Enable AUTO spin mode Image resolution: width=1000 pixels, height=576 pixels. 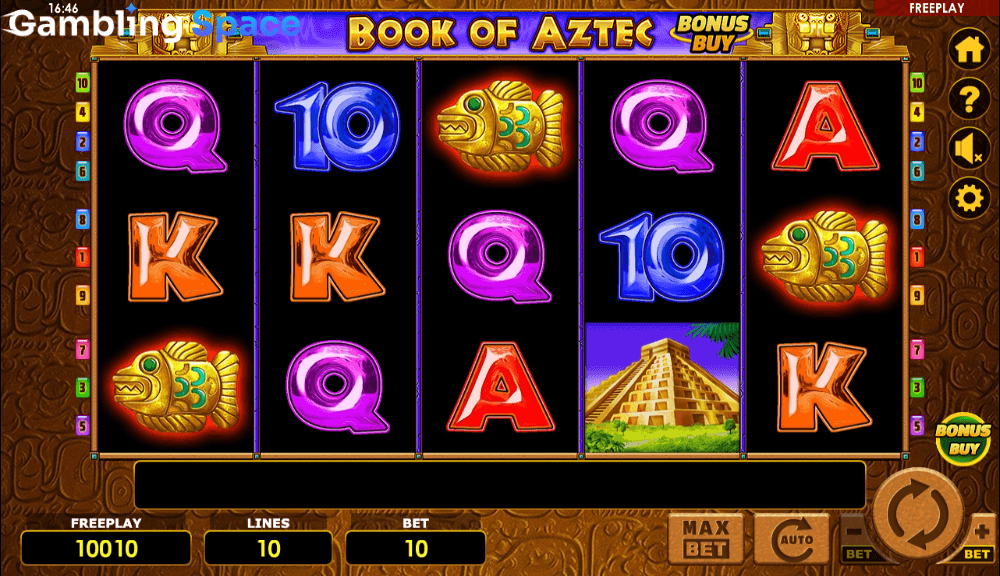coord(791,540)
